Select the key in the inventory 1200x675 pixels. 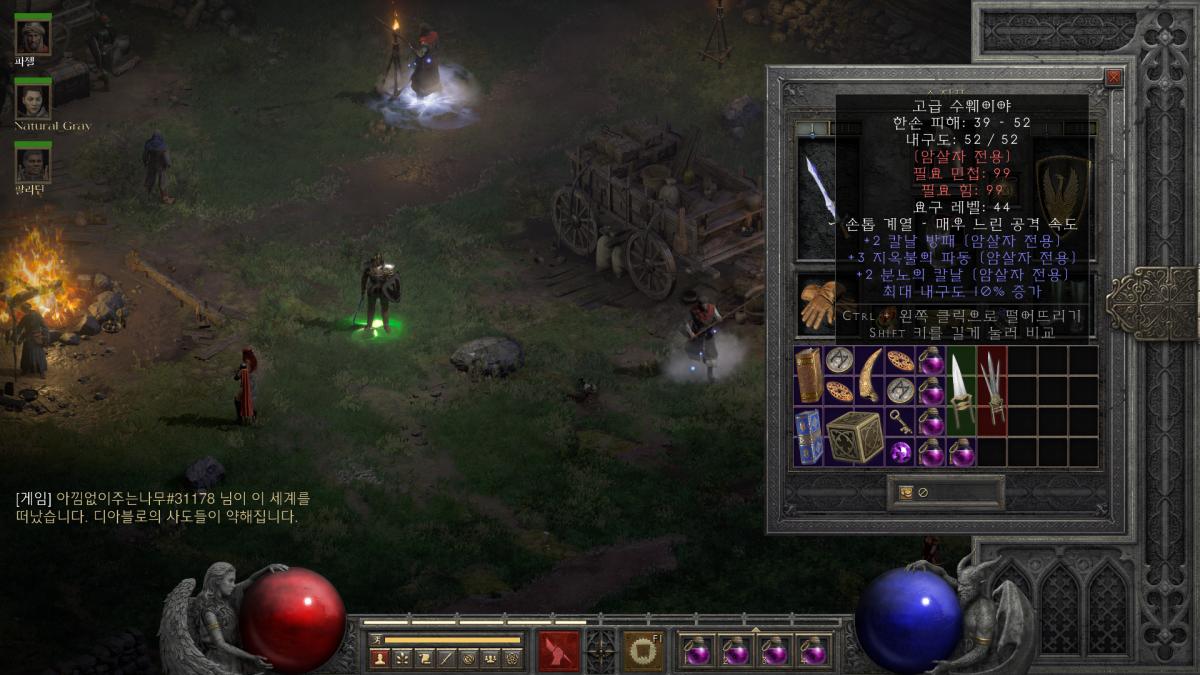pos(901,422)
